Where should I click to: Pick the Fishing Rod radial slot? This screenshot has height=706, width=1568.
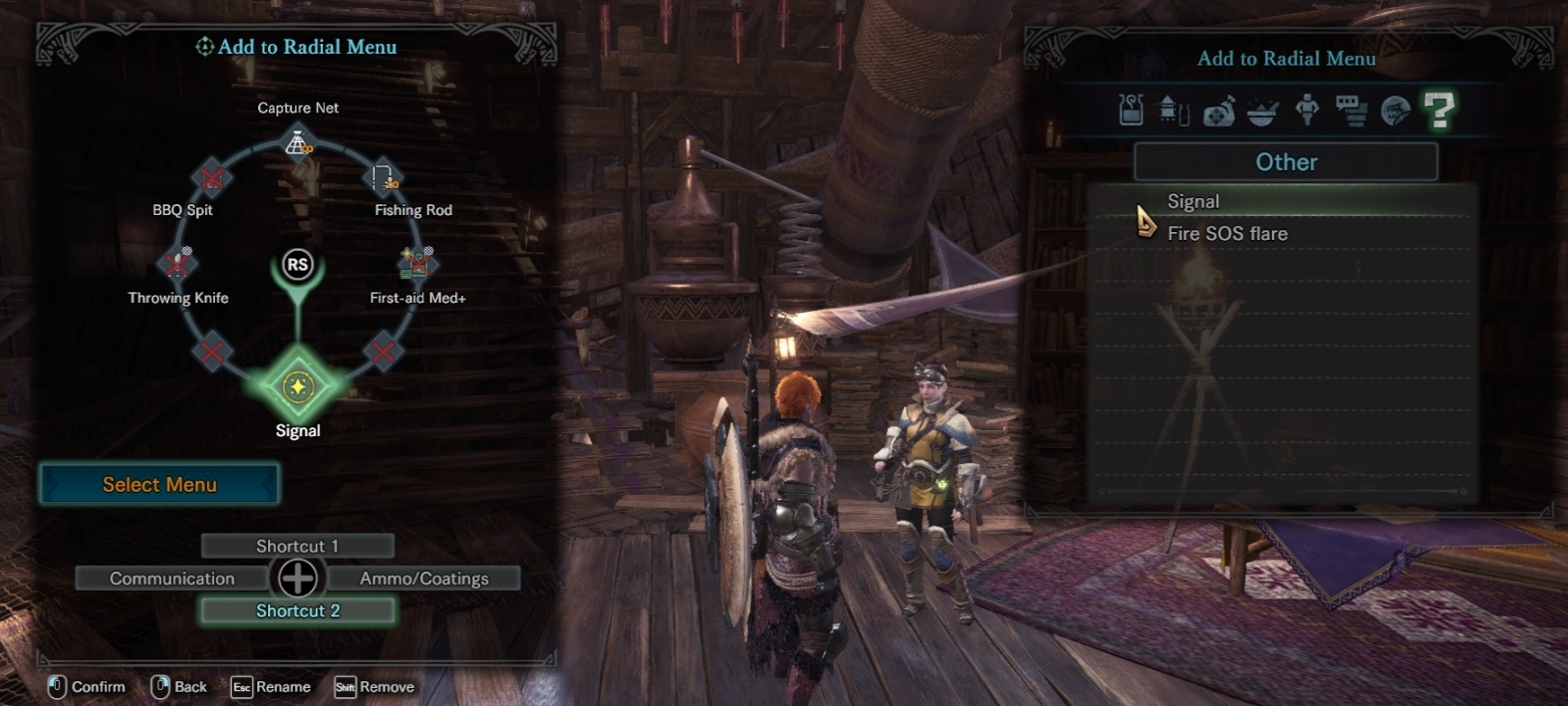[385, 178]
